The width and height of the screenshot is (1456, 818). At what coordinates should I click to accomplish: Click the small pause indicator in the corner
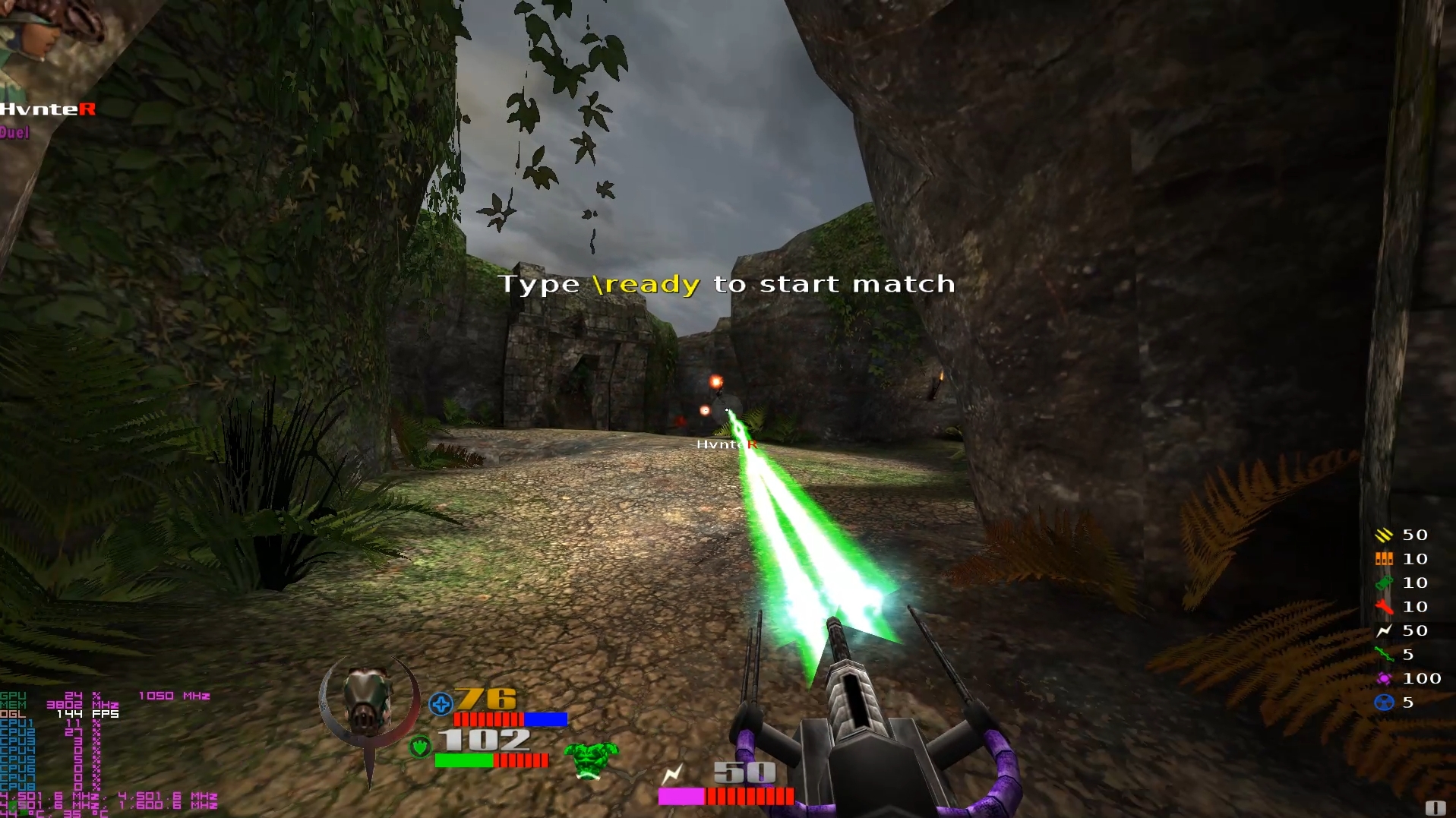coord(1435,807)
